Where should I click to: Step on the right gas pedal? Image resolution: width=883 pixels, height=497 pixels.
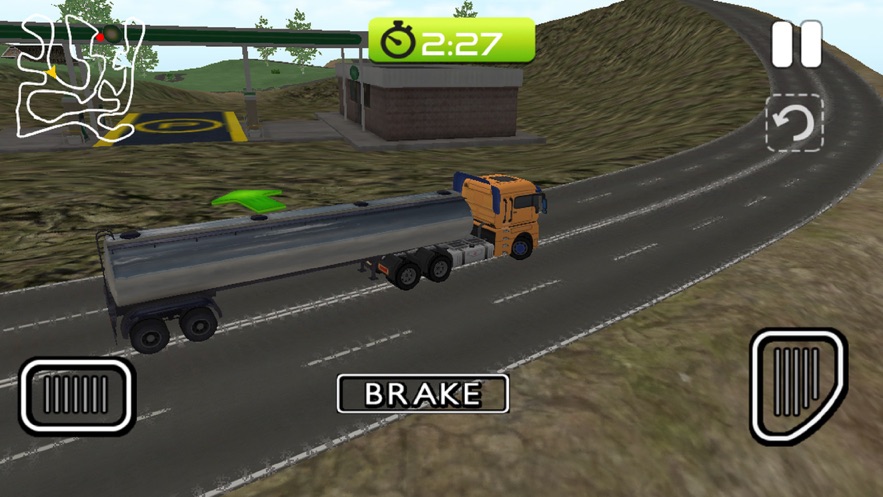[x=797, y=384]
